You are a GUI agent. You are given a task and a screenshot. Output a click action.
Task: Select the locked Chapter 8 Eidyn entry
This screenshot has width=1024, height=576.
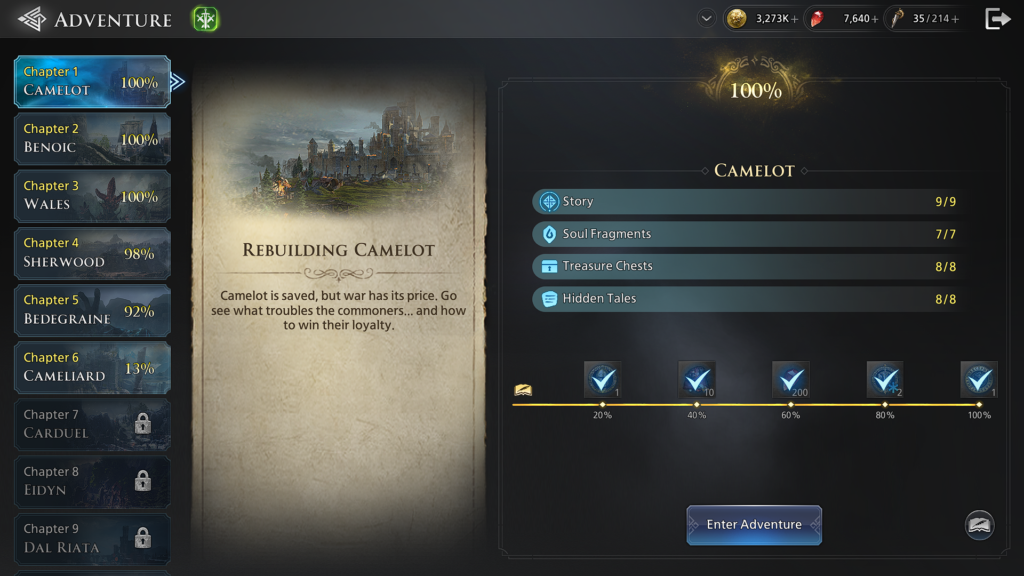[x=92, y=481]
